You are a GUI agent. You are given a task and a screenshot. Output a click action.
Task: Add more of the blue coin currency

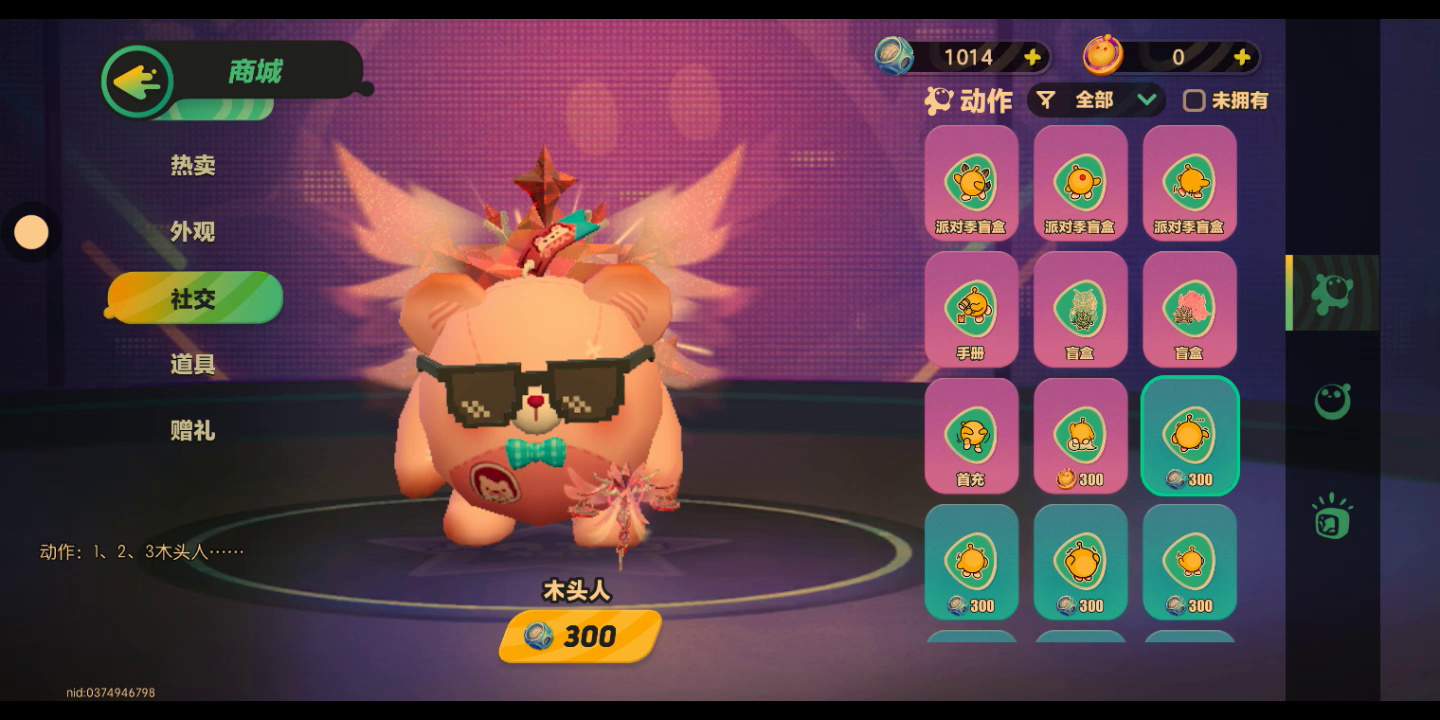point(1033,57)
